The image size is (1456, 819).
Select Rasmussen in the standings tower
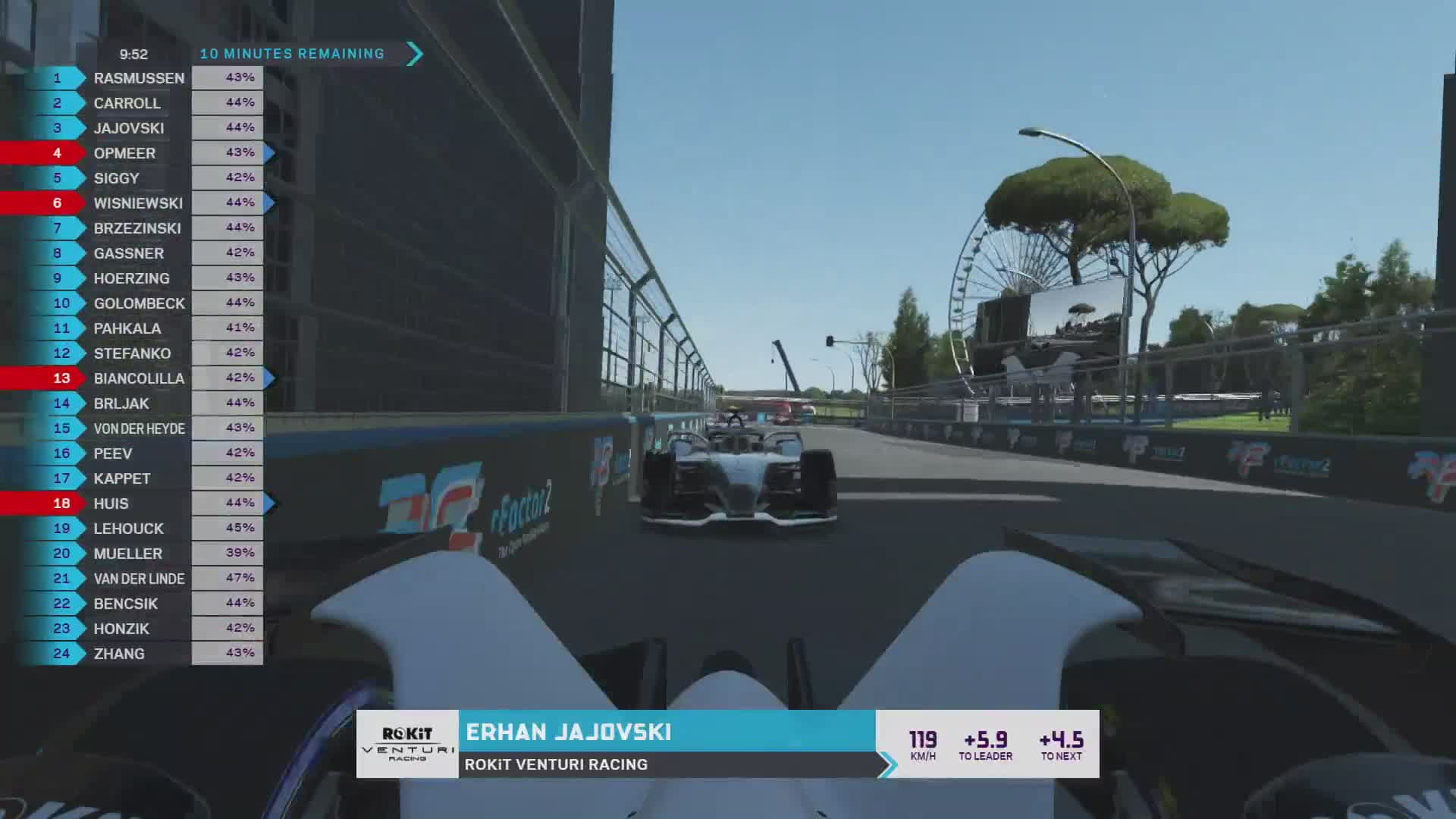point(139,78)
